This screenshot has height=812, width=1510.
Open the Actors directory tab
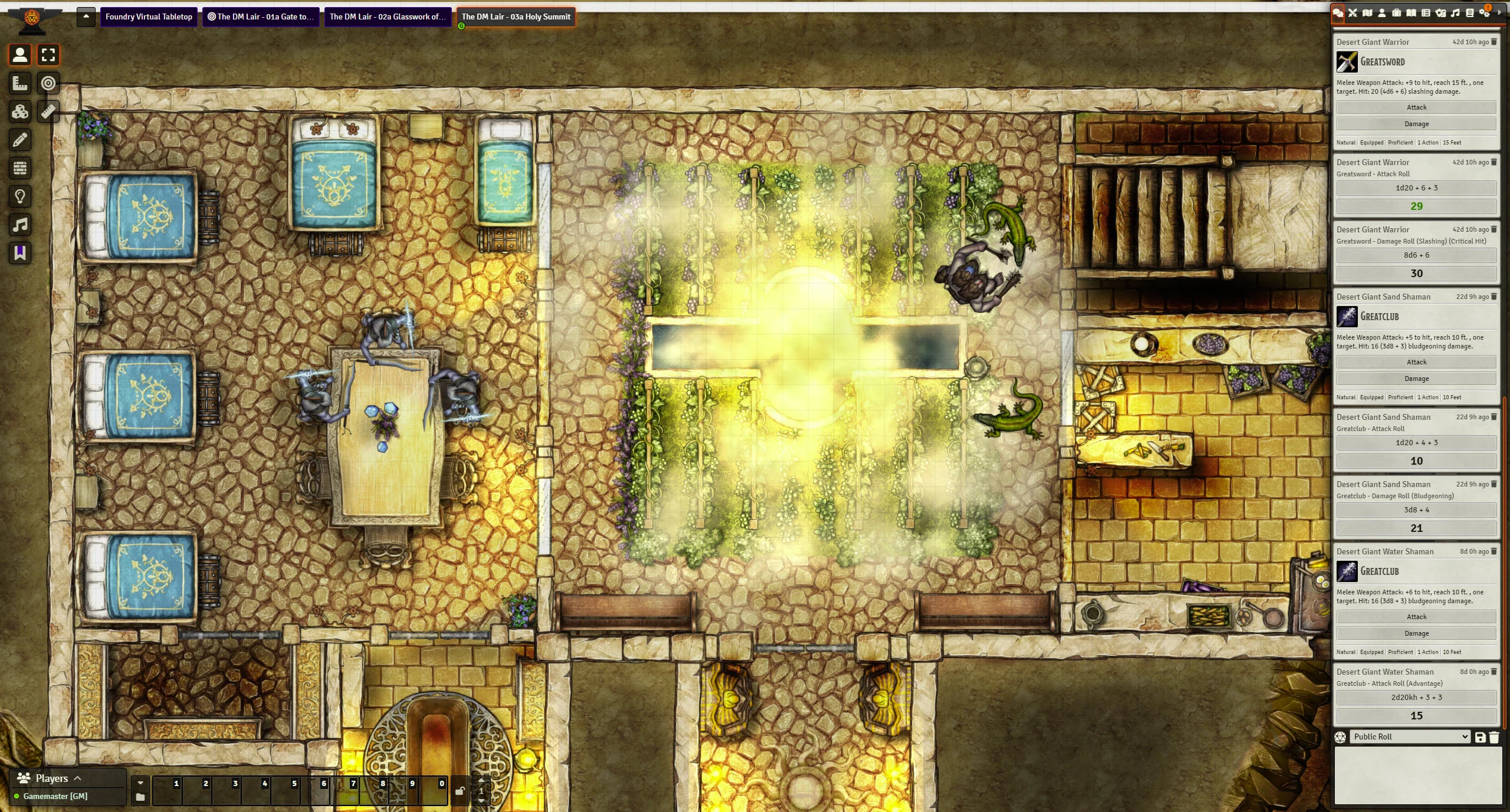[1382, 13]
